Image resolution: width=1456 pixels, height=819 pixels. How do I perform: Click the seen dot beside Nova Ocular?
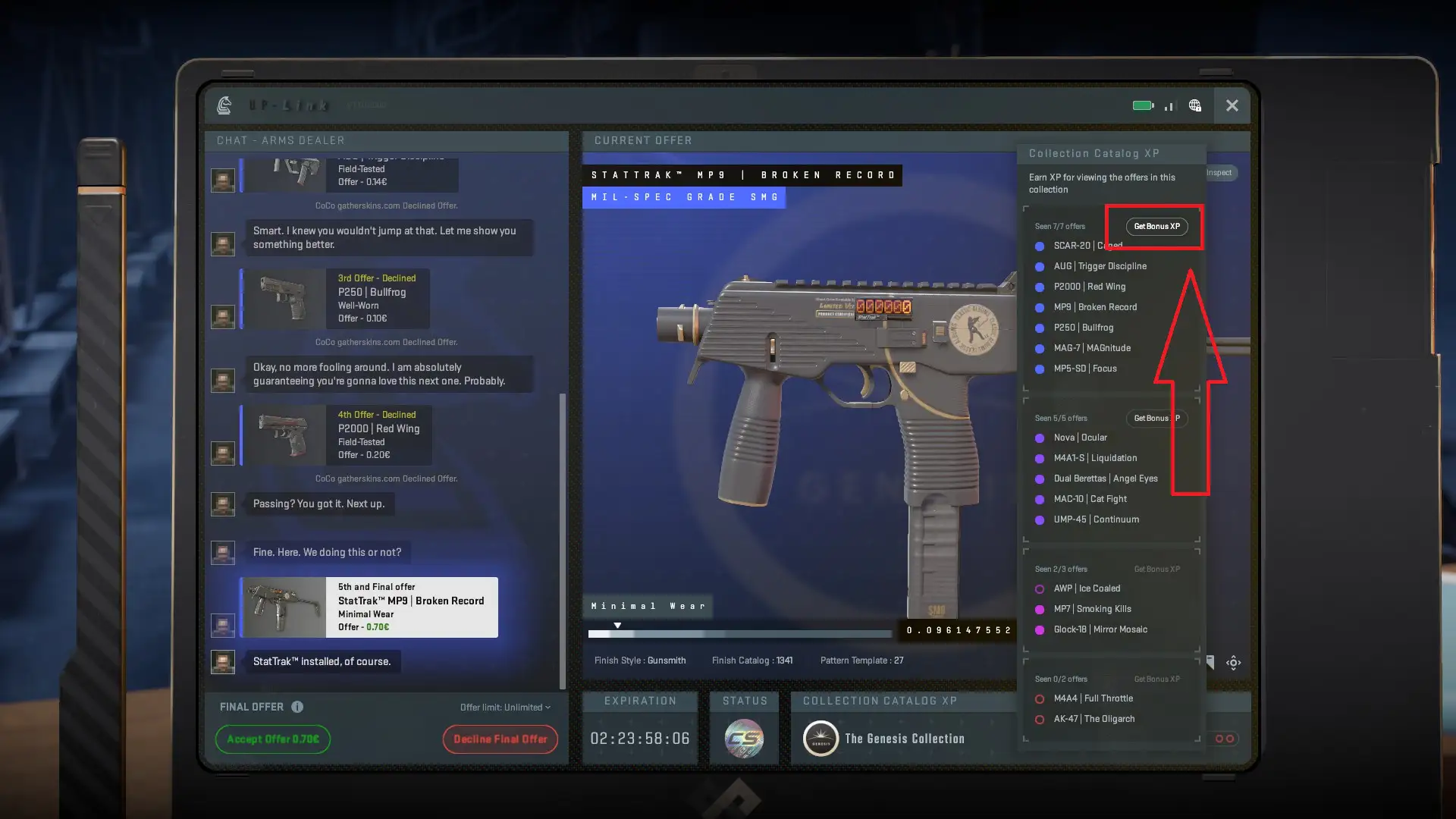point(1040,438)
